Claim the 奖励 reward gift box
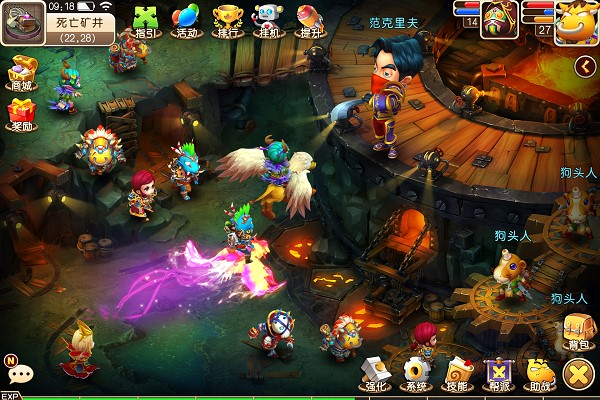 (x=21, y=112)
